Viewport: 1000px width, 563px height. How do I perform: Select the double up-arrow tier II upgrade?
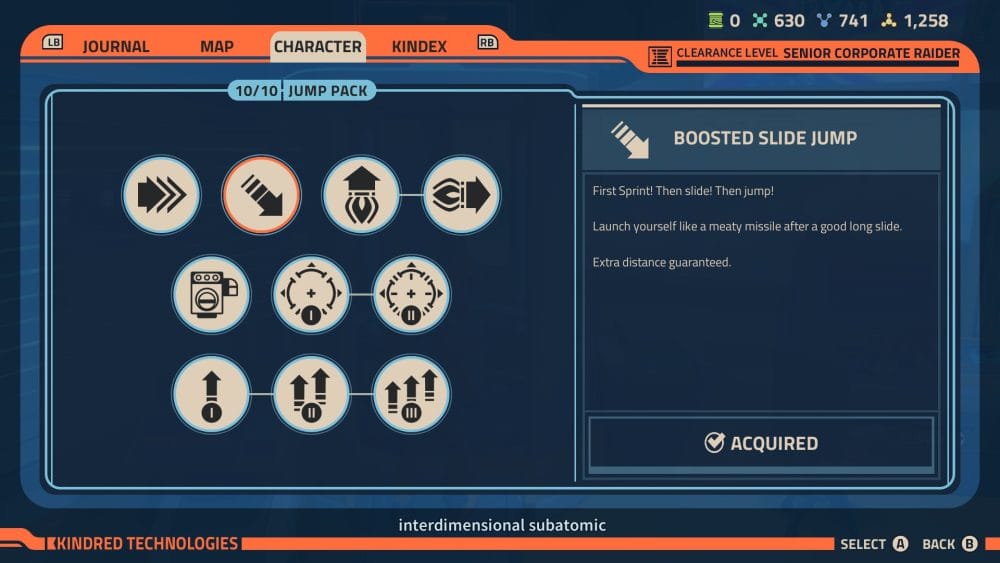point(311,394)
